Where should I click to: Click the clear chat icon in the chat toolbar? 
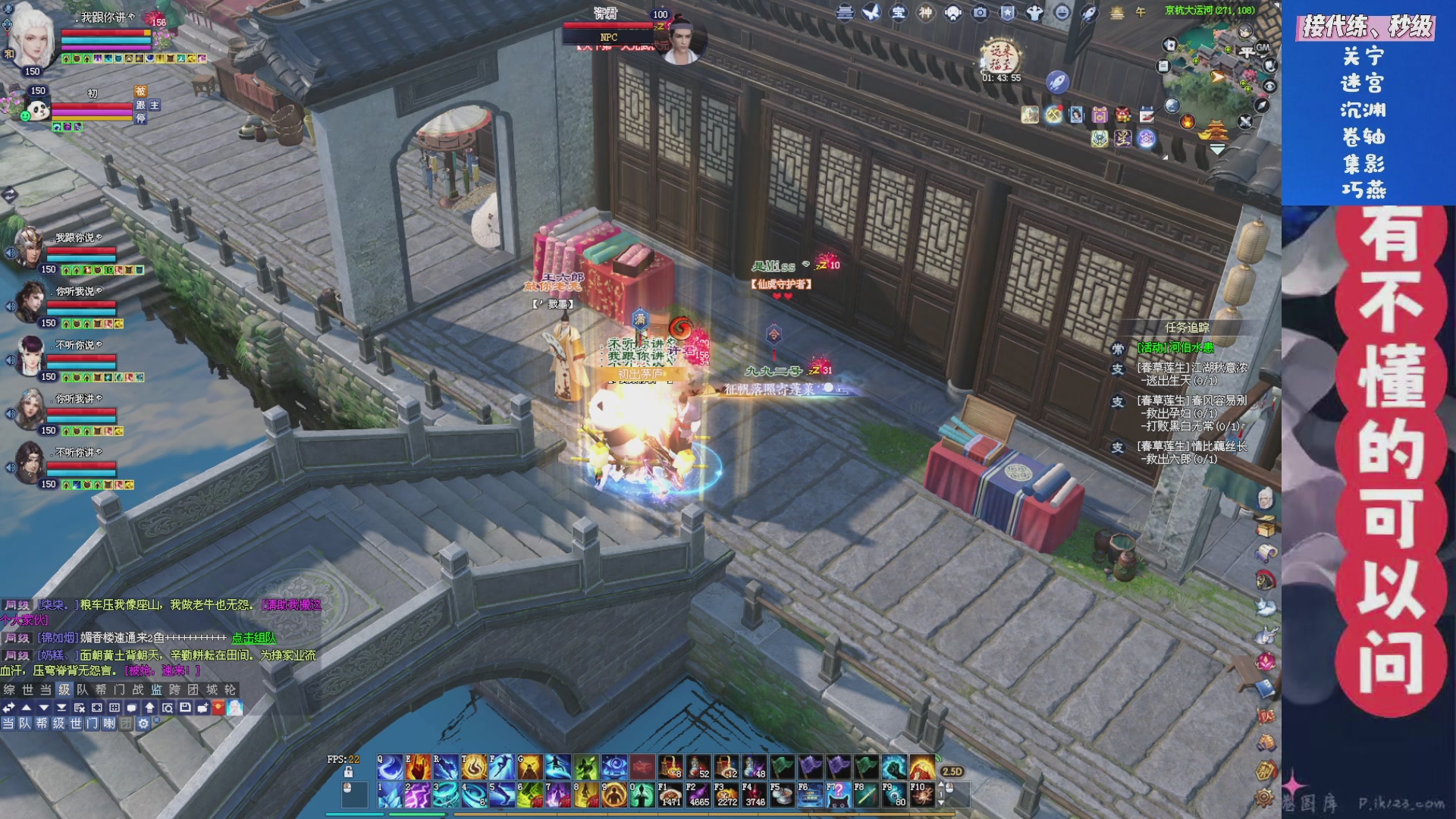tap(80, 707)
